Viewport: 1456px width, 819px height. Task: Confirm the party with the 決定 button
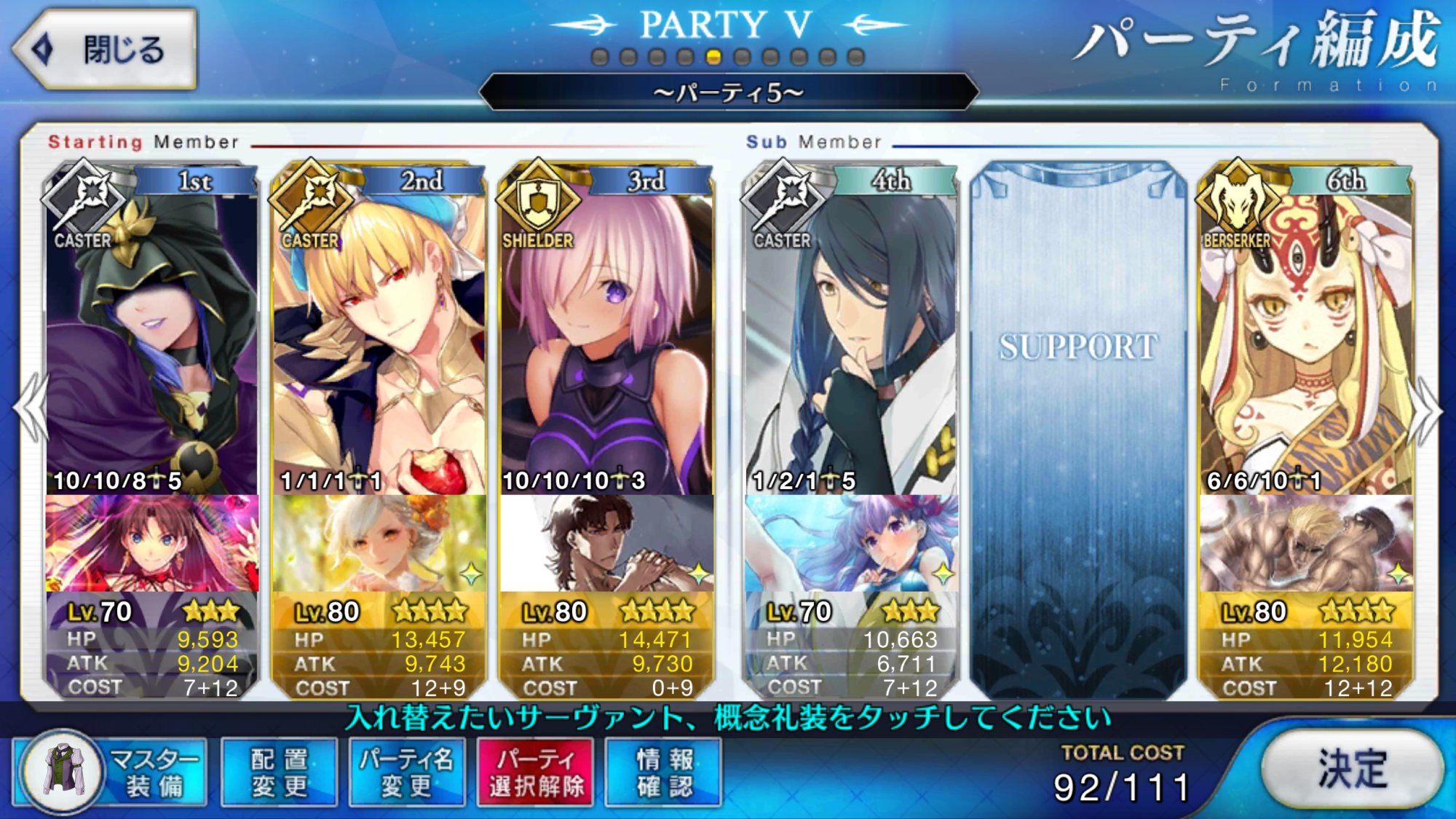[1351, 769]
